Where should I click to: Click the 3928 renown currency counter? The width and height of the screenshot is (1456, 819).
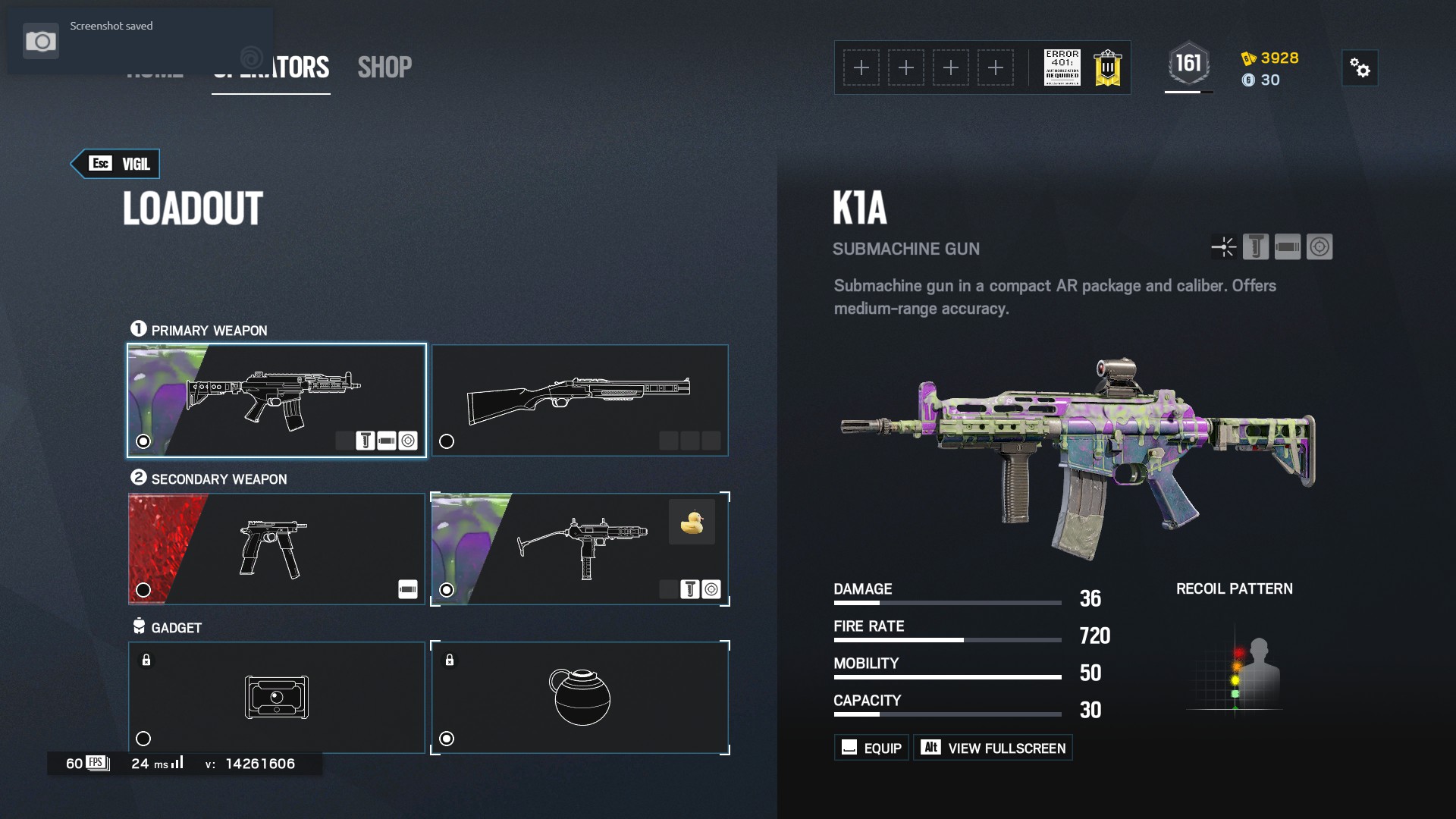pyautogui.click(x=1270, y=58)
